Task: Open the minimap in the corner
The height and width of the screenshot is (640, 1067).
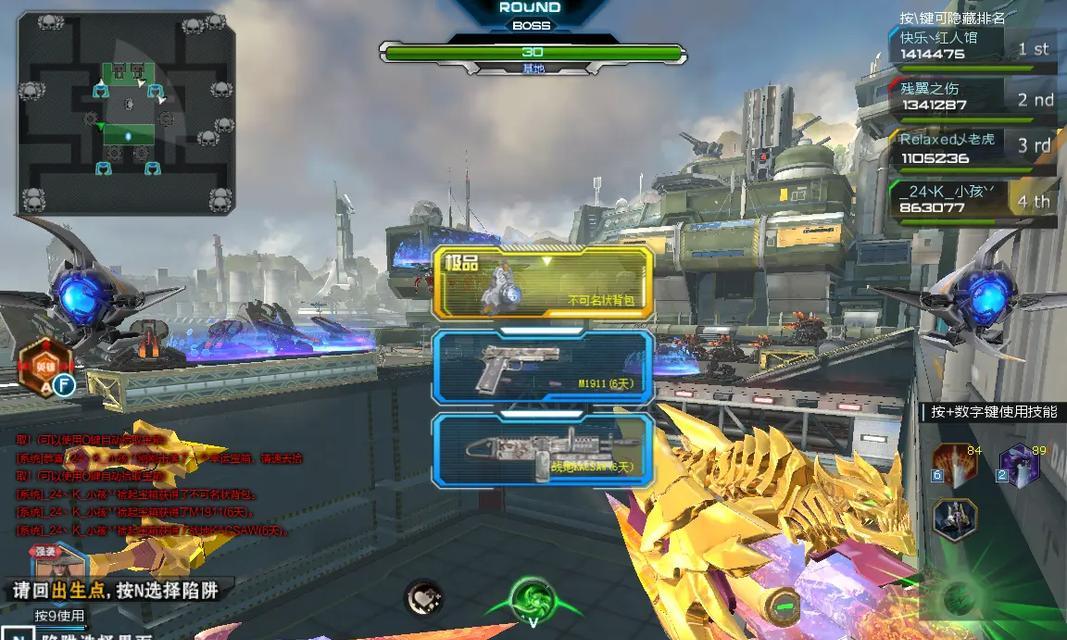Action: click(126, 113)
